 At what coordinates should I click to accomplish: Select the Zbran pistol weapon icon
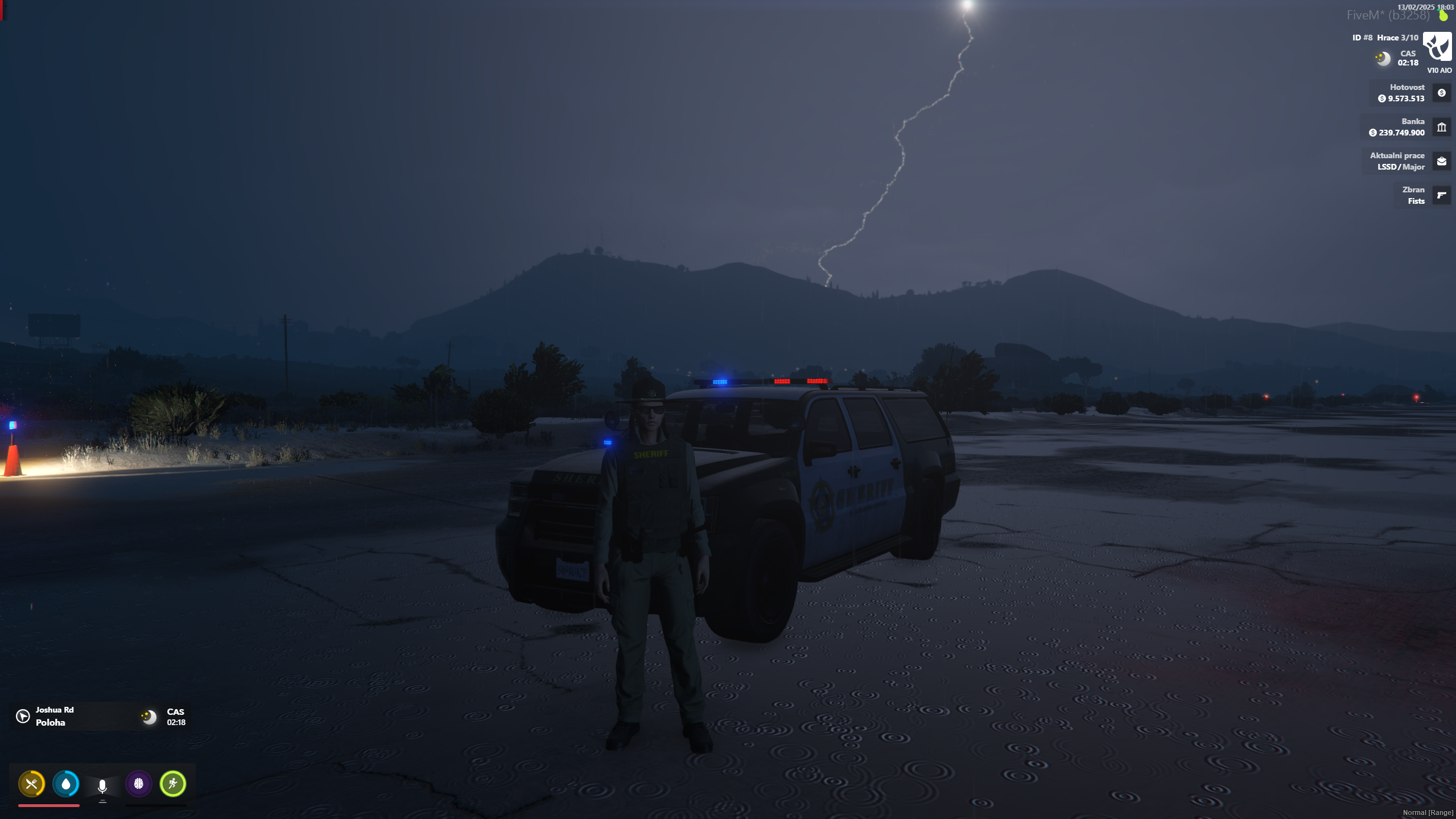pyautogui.click(x=1441, y=195)
